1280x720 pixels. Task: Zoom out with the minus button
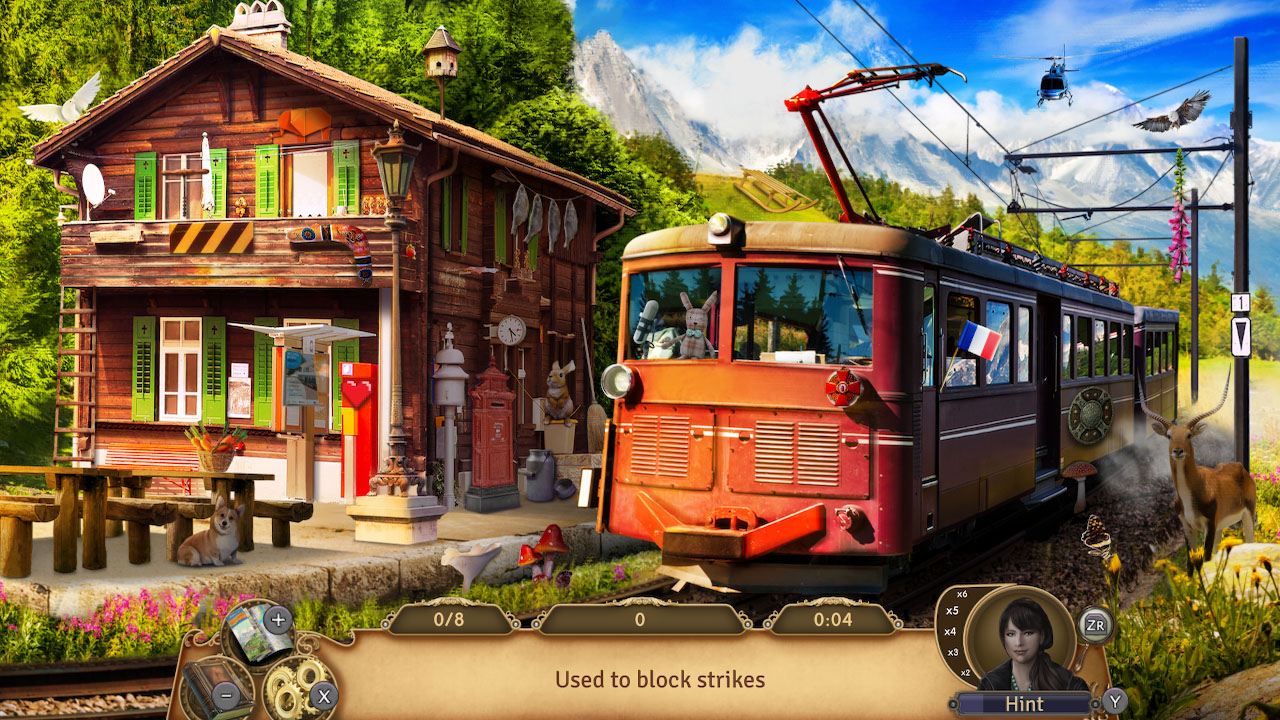pos(227,694)
